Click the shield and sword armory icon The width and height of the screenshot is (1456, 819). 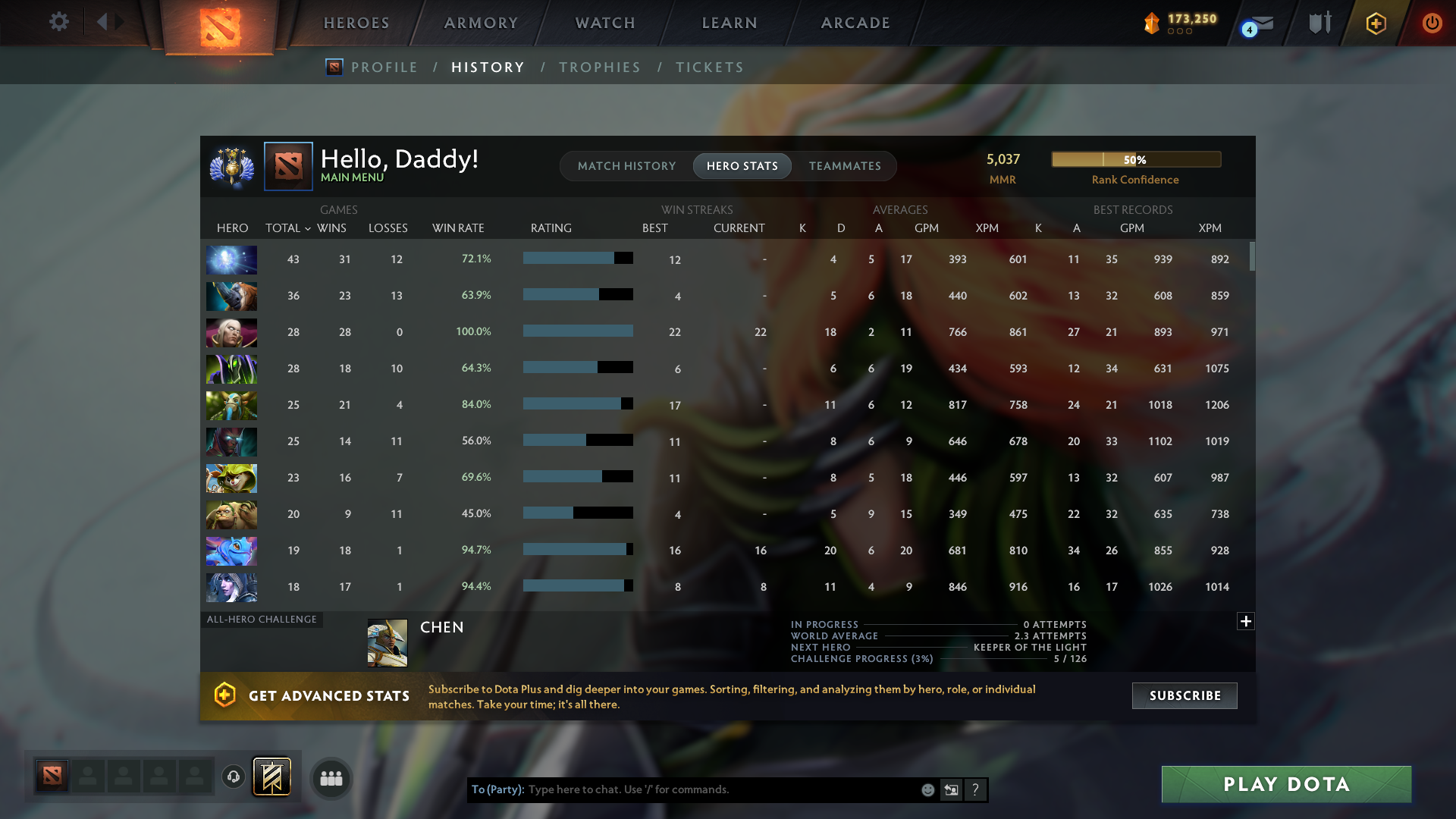pos(1320,23)
